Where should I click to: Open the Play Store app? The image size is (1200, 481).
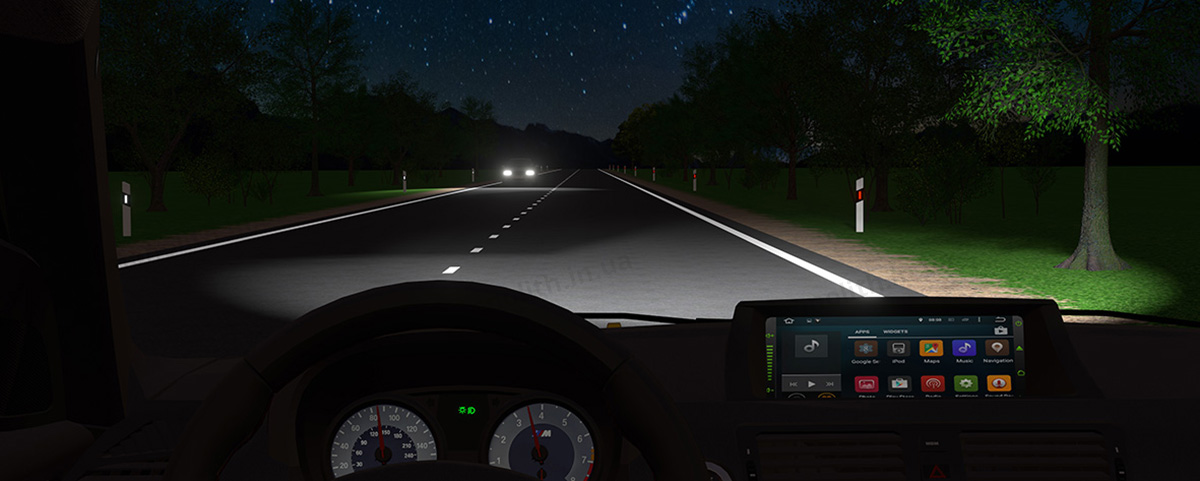[x=899, y=384]
